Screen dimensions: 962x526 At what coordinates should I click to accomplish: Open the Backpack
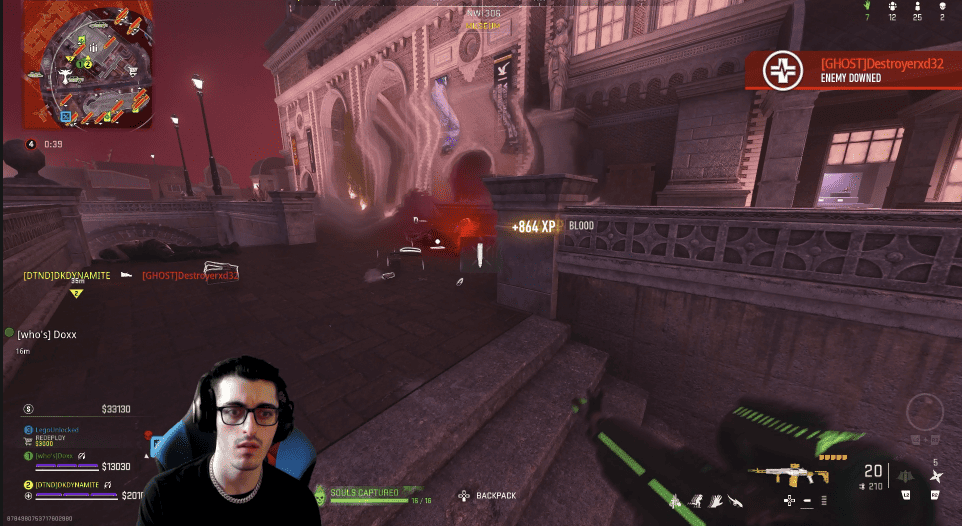pos(489,495)
